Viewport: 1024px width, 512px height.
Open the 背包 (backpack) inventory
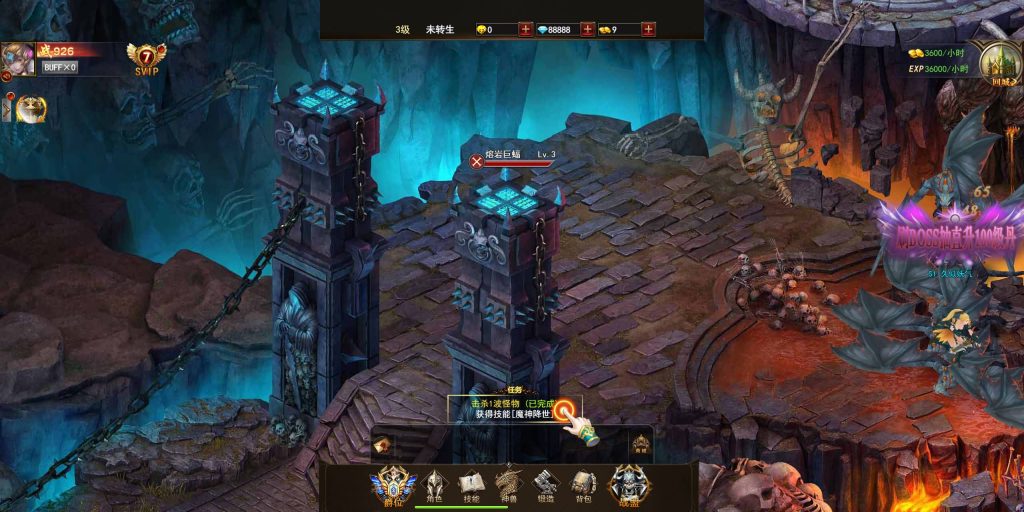click(x=584, y=485)
